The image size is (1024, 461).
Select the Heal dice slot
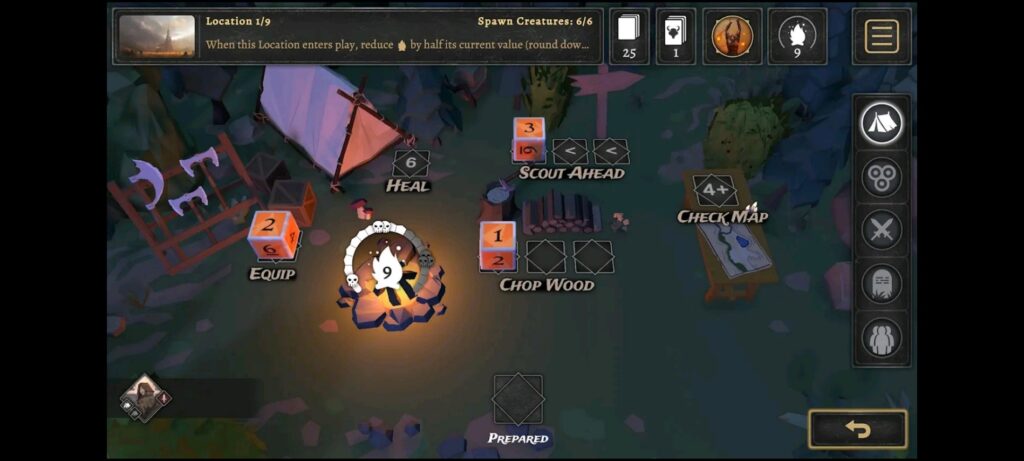tap(410, 162)
